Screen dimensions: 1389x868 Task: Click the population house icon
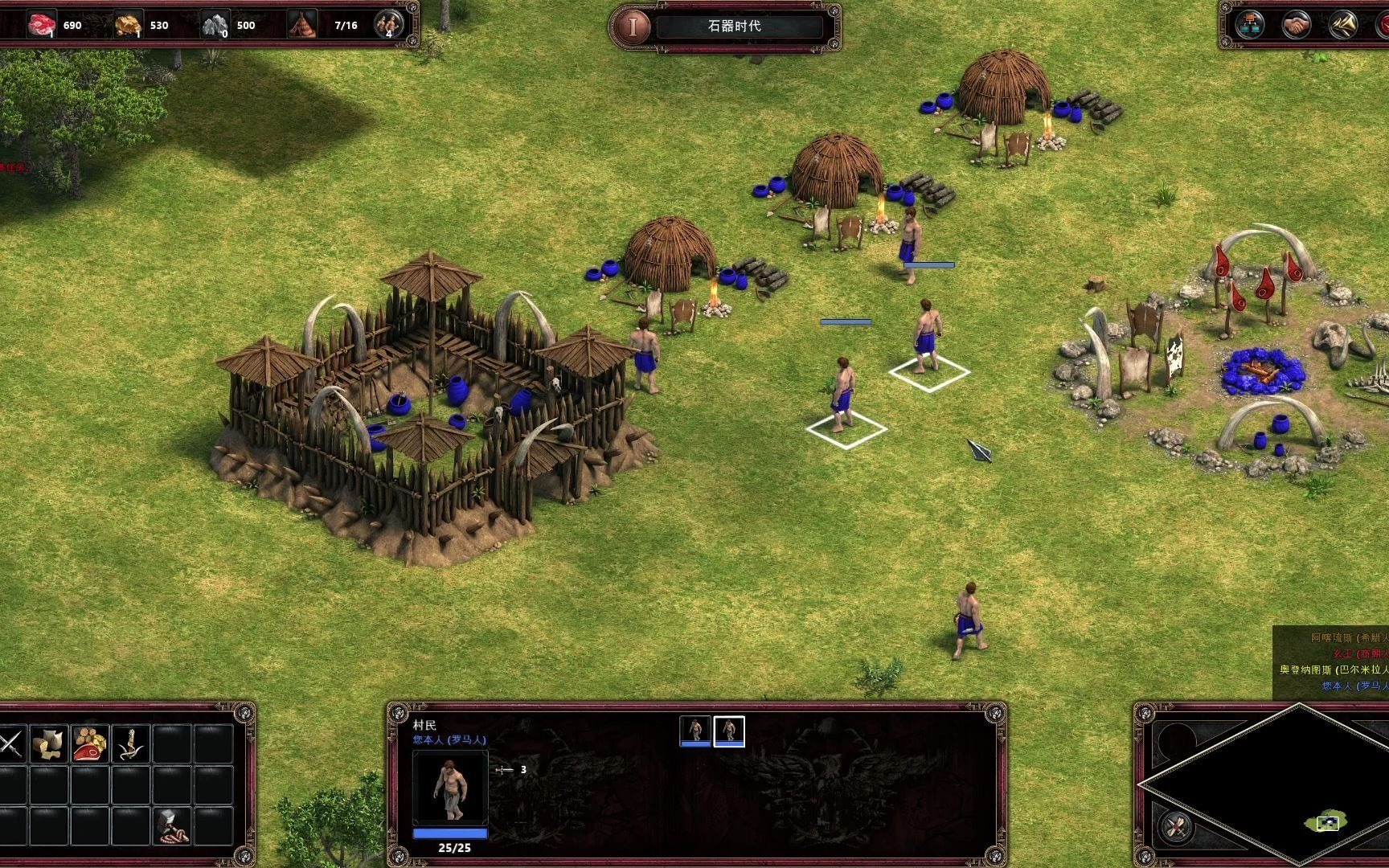(303, 25)
